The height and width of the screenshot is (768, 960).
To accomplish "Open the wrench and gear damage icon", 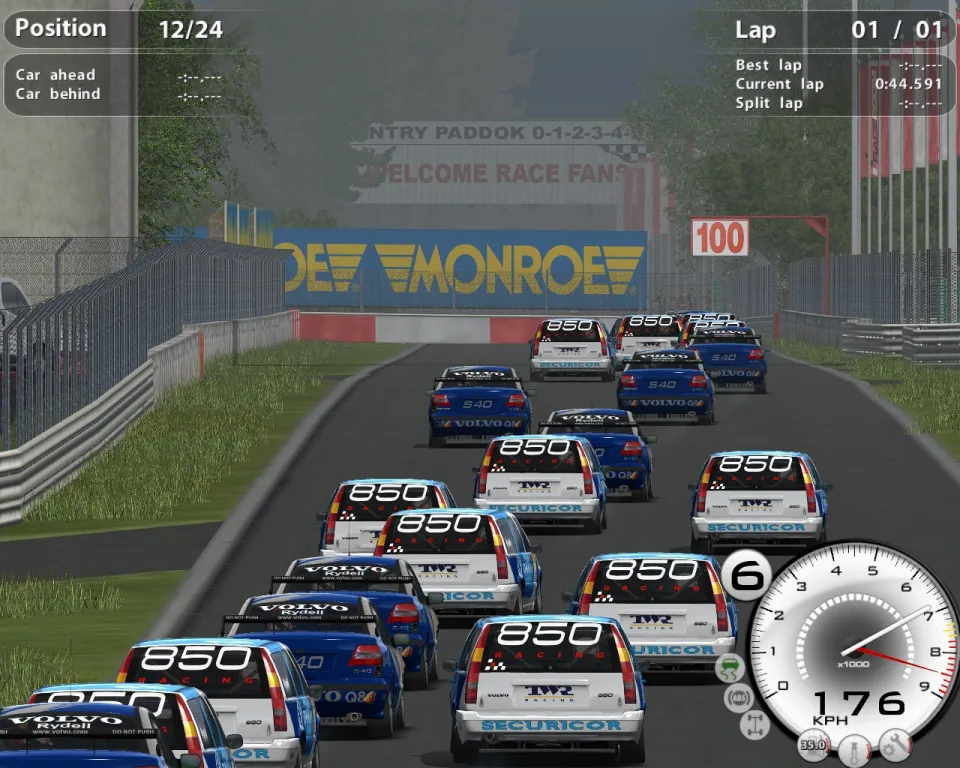I will pos(894,744).
